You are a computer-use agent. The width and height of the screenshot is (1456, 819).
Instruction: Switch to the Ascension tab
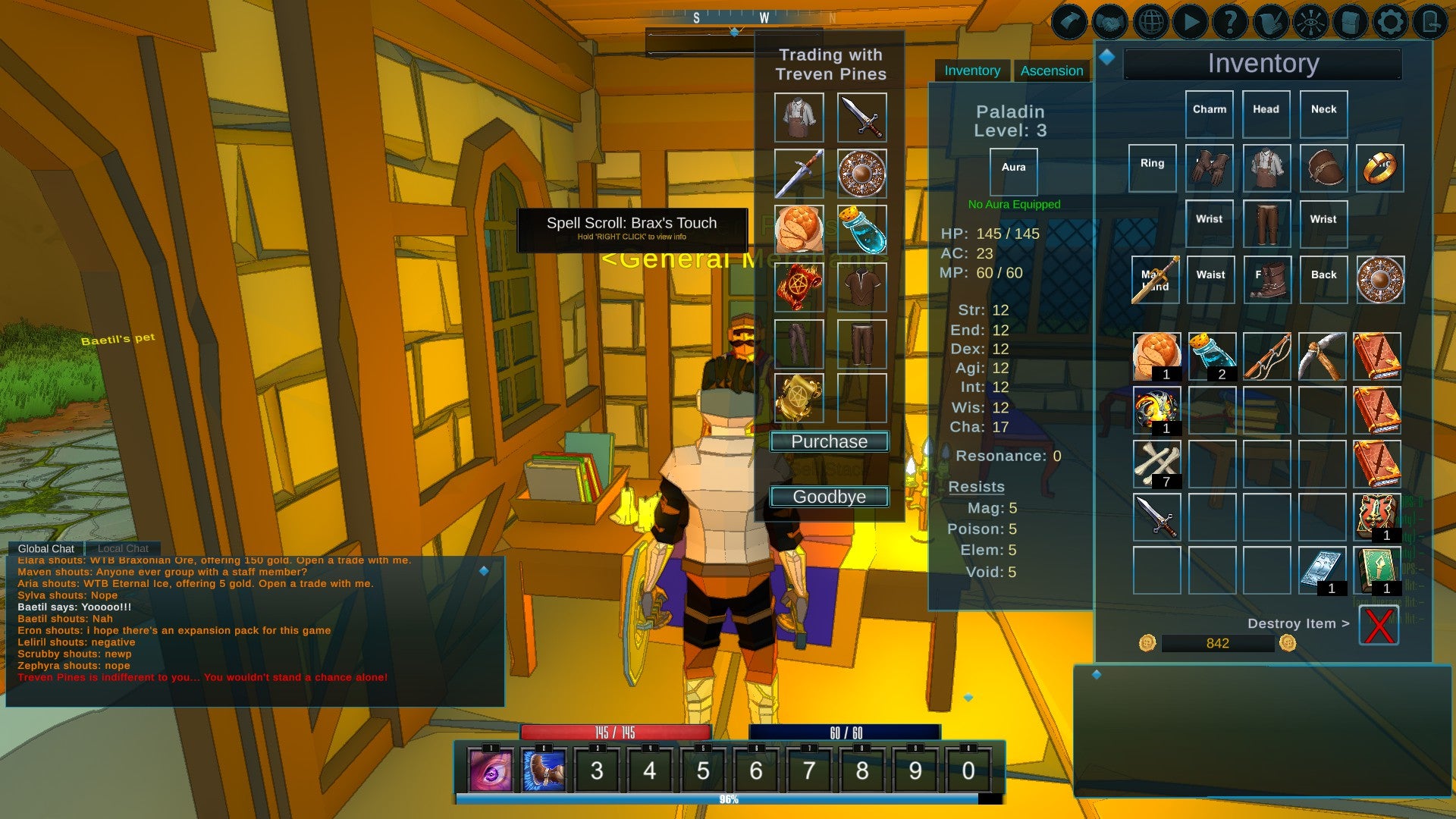(1053, 70)
